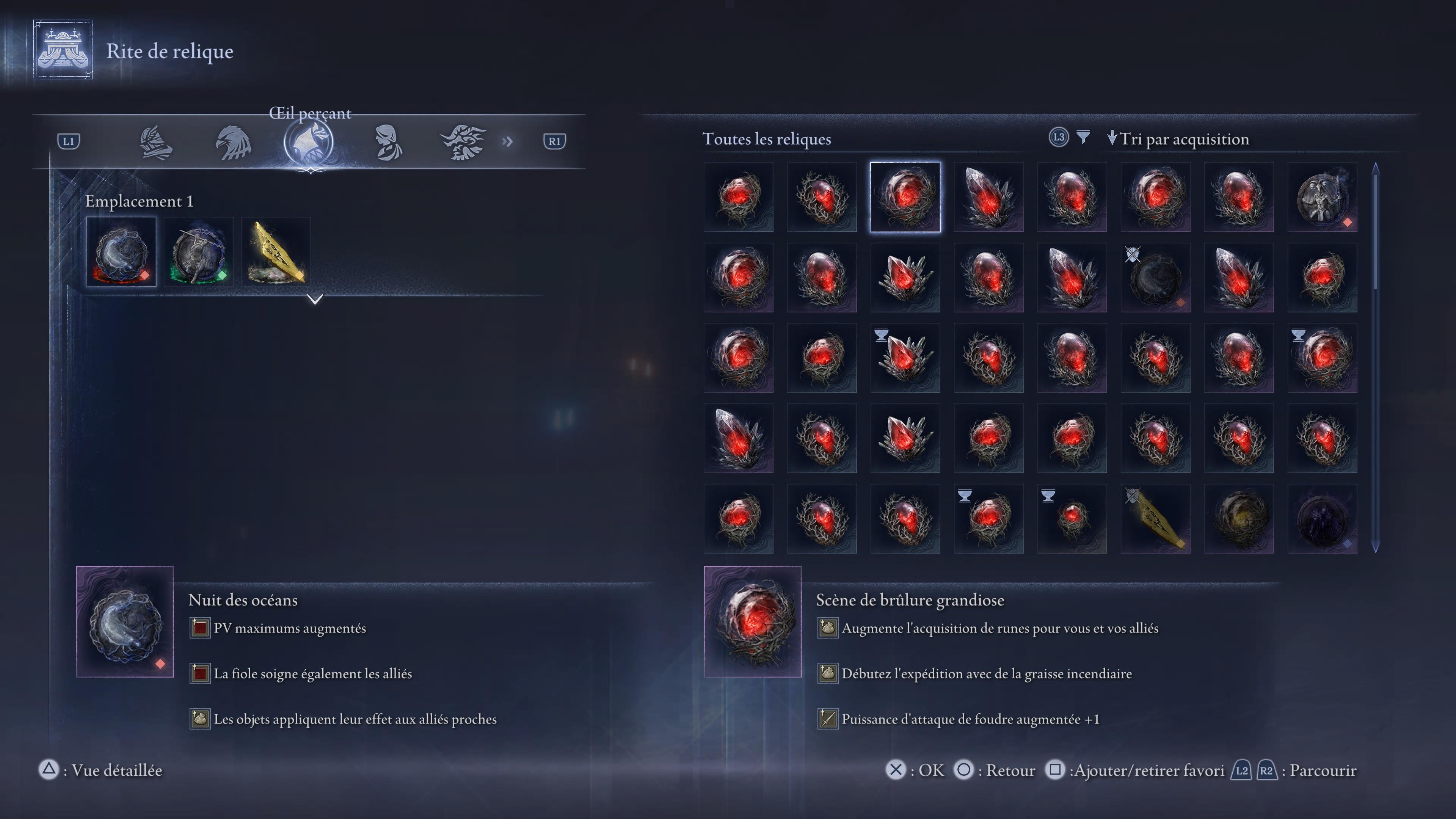The height and width of the screenshot is (819, 1456).
Task: Select the grey stone figure relic in the grid
Action: pyautogui.click(x=1322, y=197)
